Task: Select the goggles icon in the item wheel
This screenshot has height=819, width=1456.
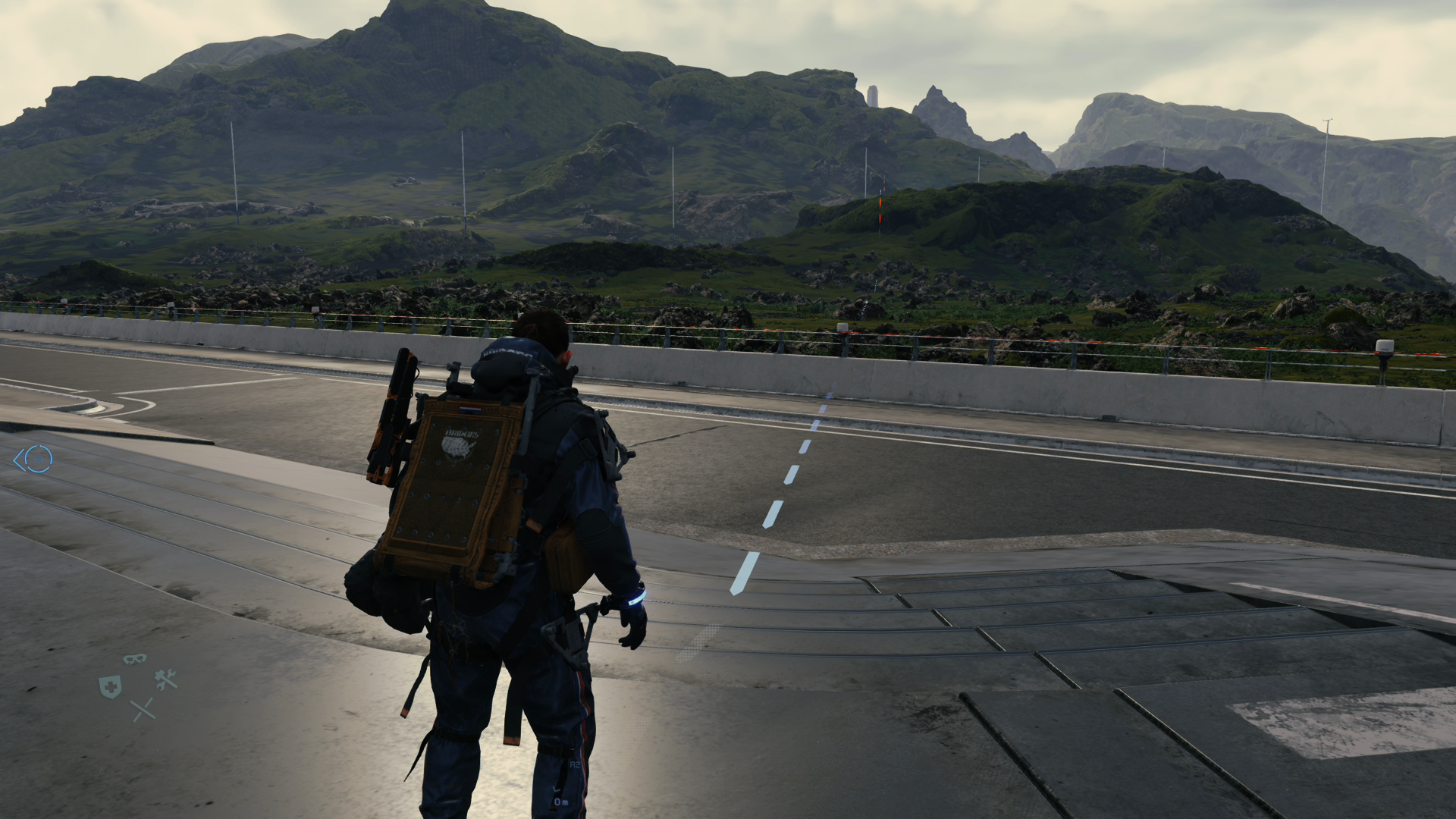Action: 135,659
